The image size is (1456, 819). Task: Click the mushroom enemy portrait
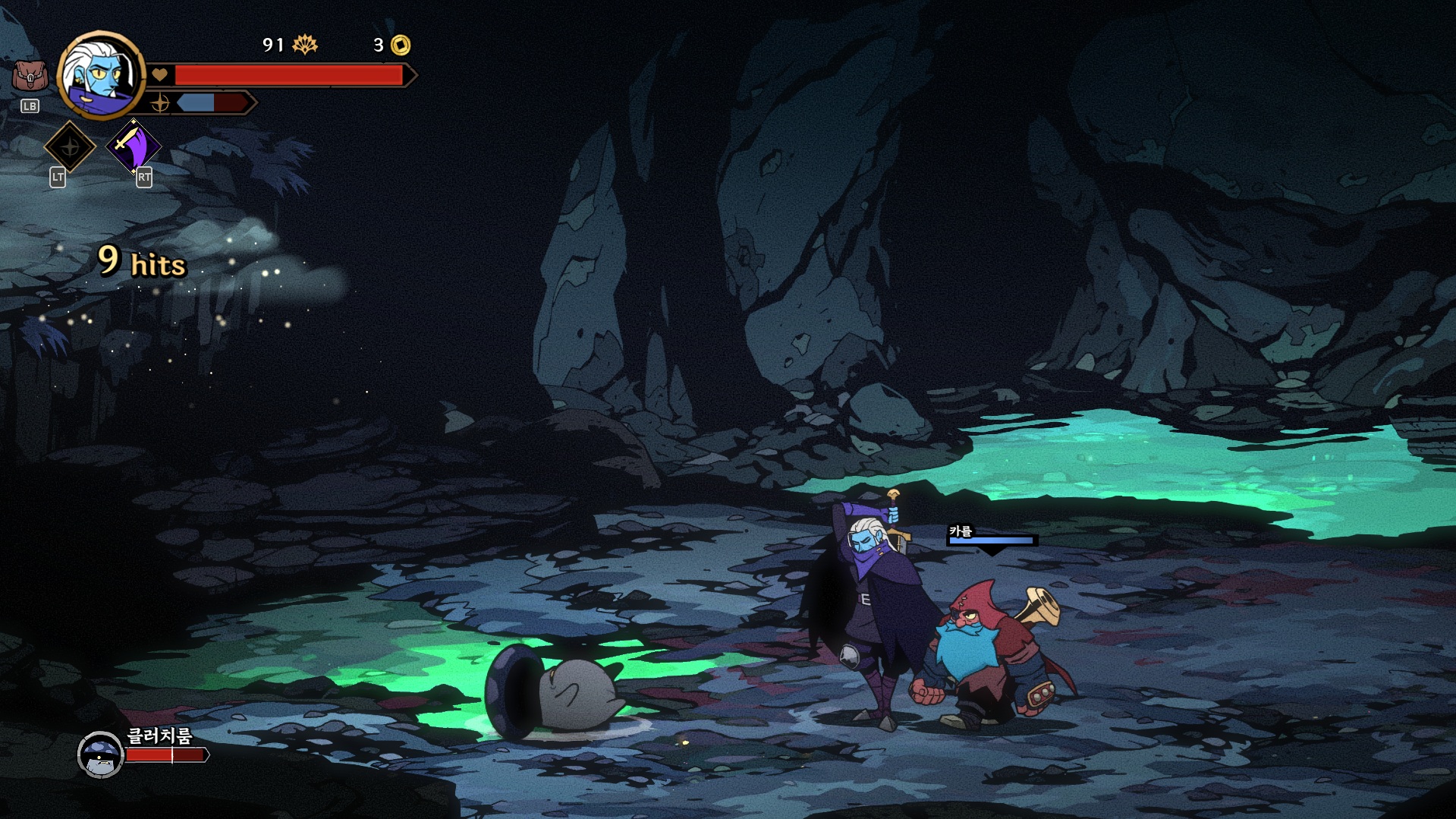(101, 754)
